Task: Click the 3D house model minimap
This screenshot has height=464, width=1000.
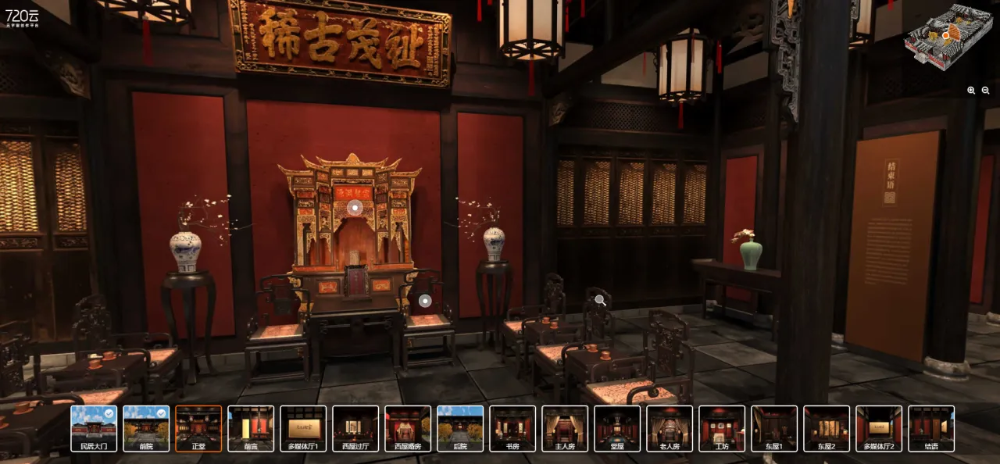Action: click(947, 38)
